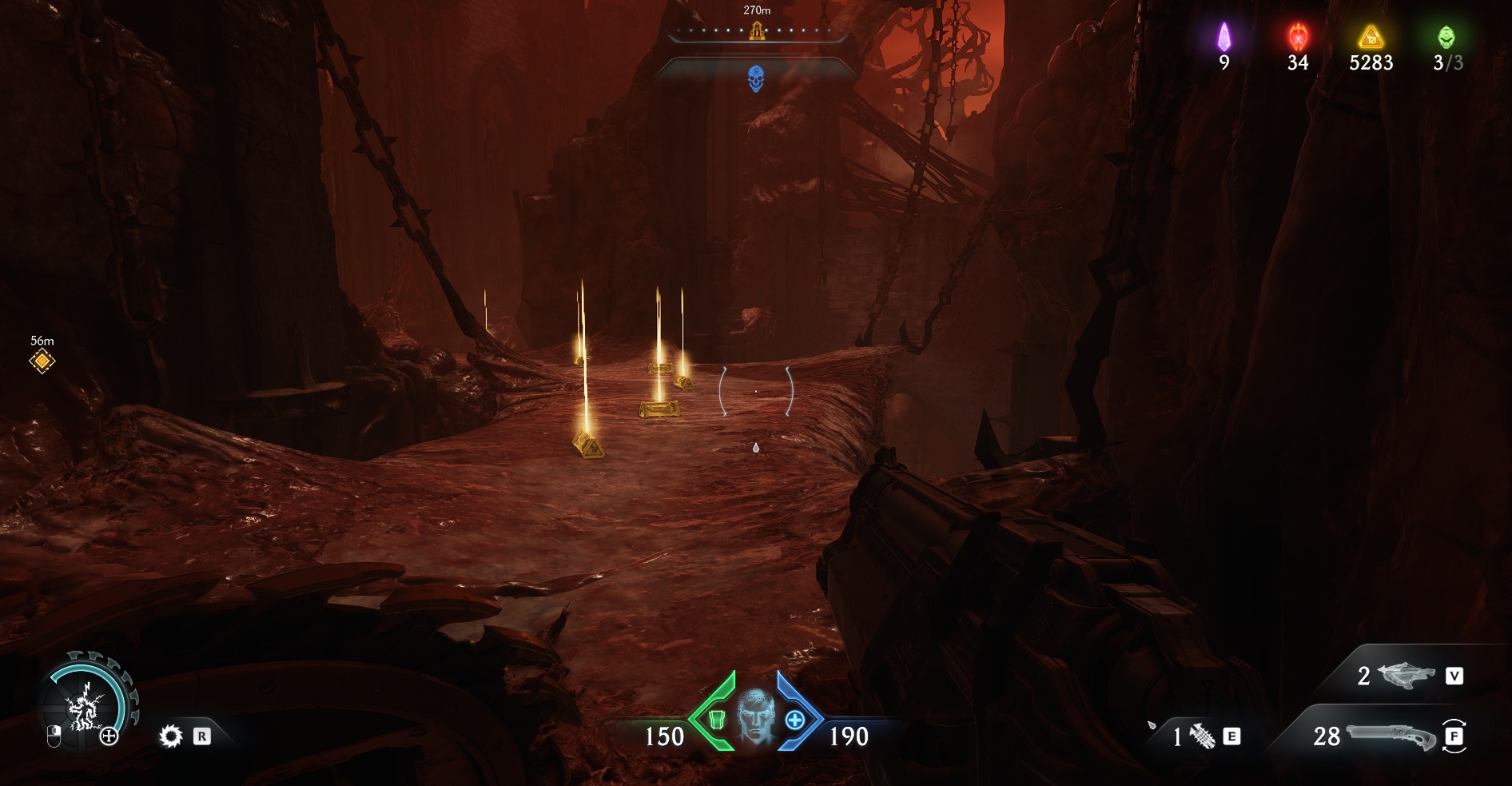Image resolution: width=1512 pixels, height=786 pixels.
Task: Click the blue health cross icon
Action: coord(794,720)
